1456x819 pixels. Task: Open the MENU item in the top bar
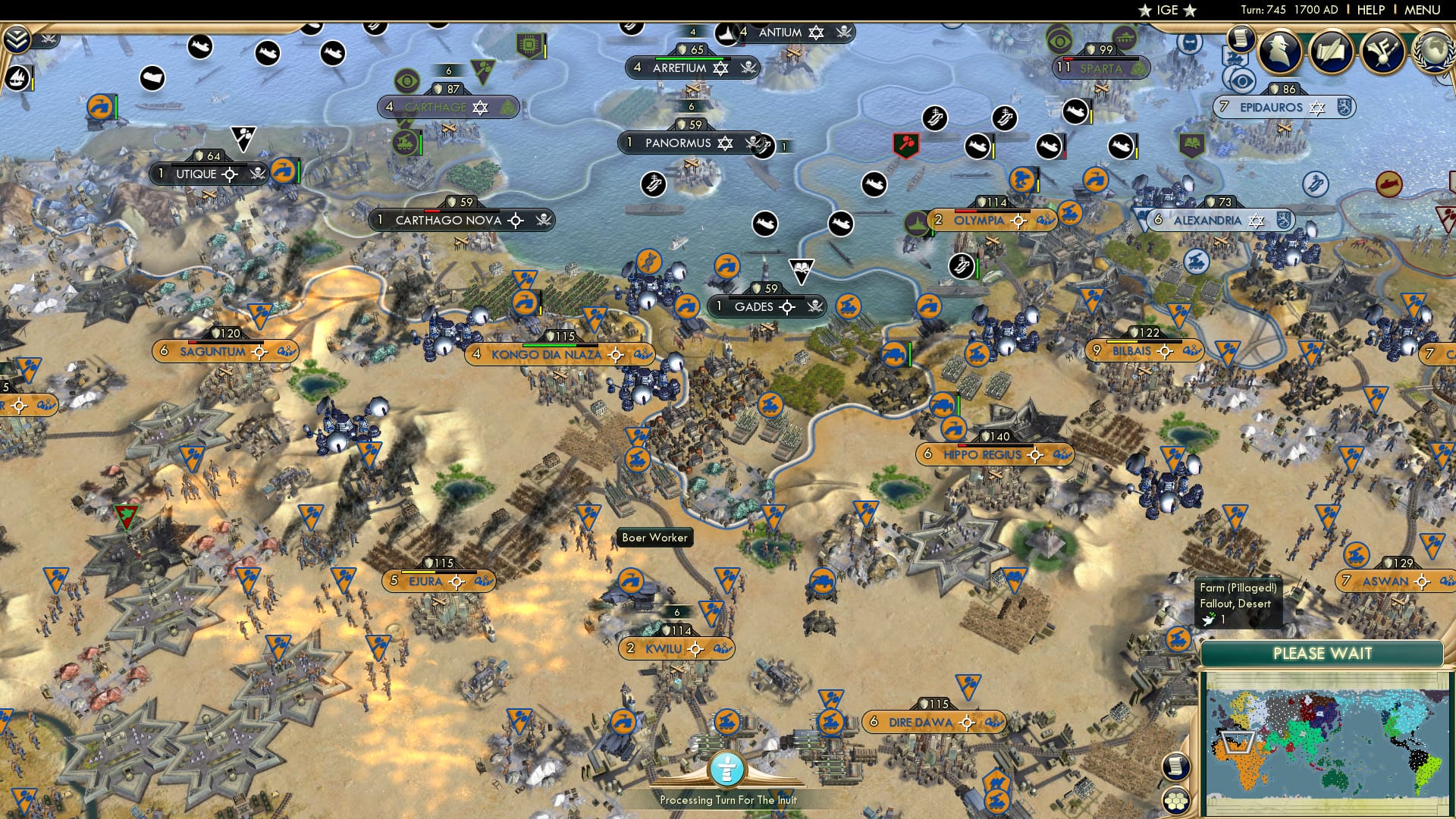click(1424, 9)
